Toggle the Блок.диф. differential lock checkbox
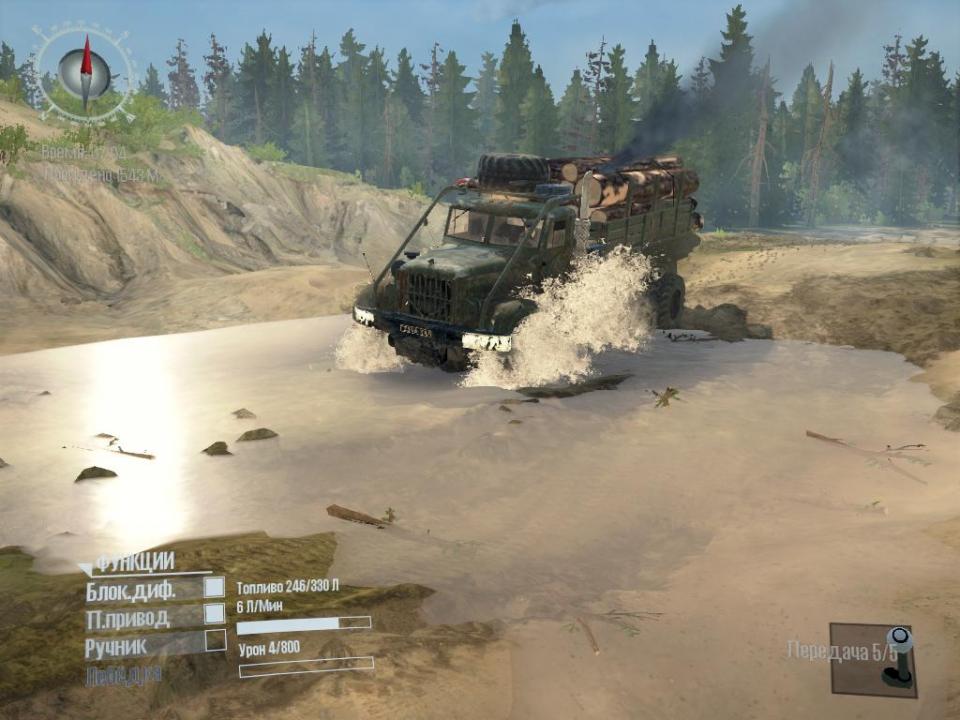 pyautogui.click(x=214, y=588)
